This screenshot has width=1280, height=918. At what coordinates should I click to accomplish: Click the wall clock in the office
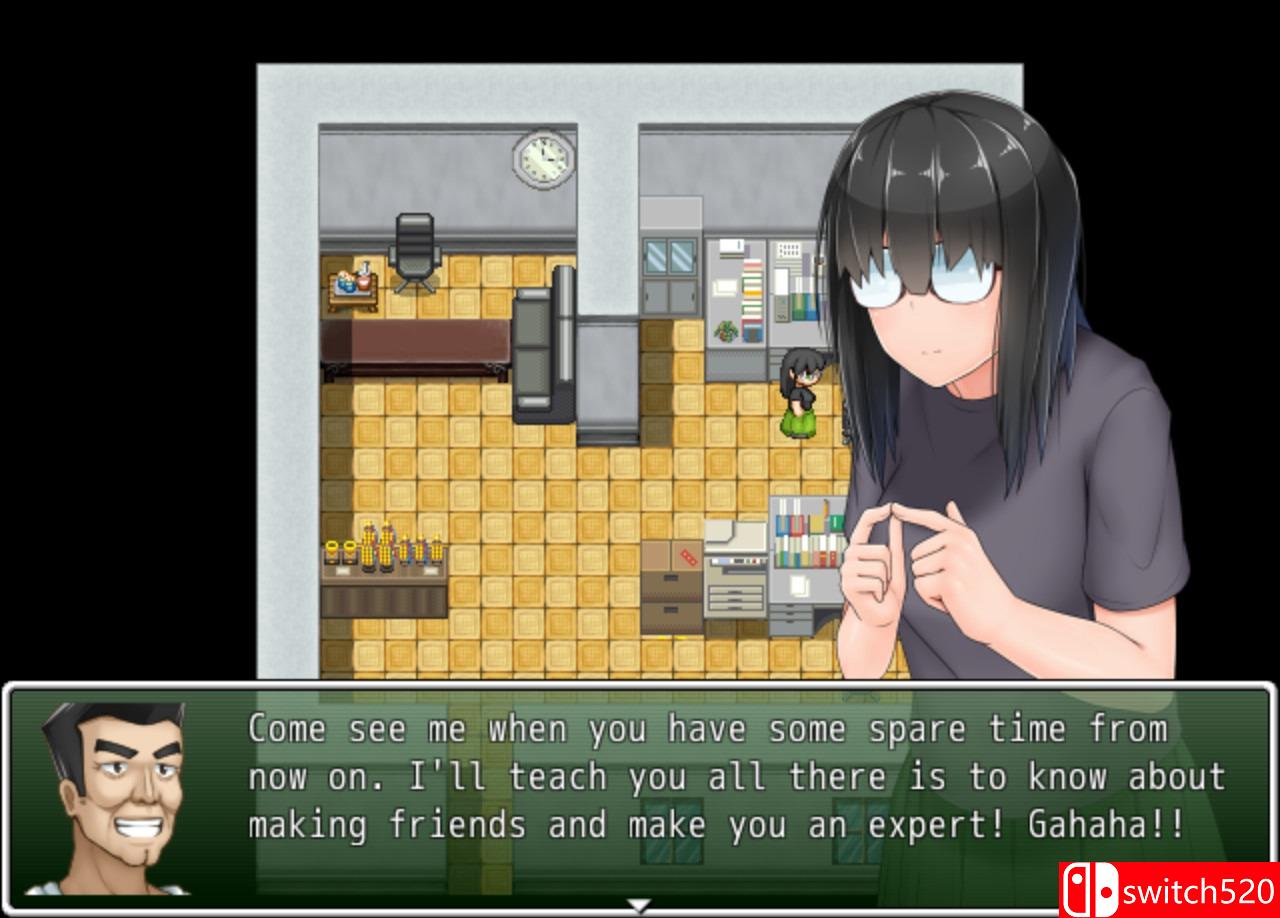pos(543,160)
